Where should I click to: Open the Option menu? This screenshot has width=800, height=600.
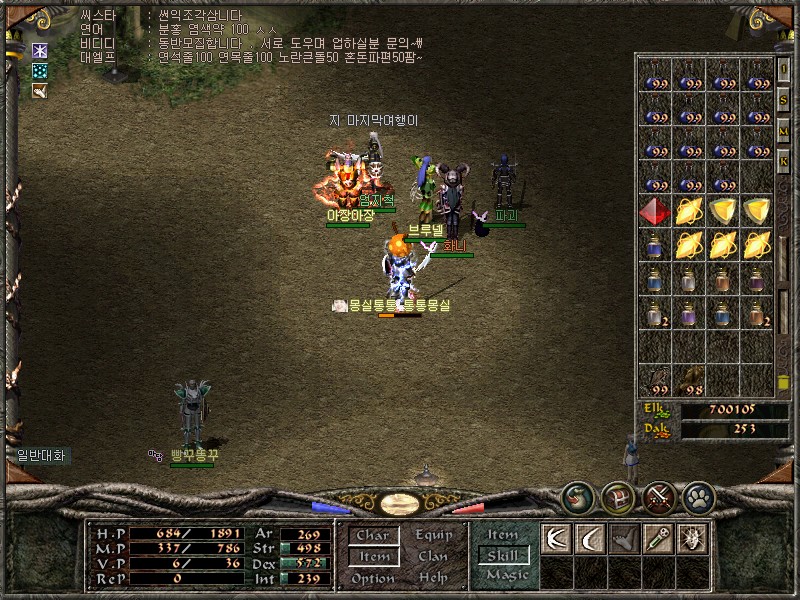(372, 578)
